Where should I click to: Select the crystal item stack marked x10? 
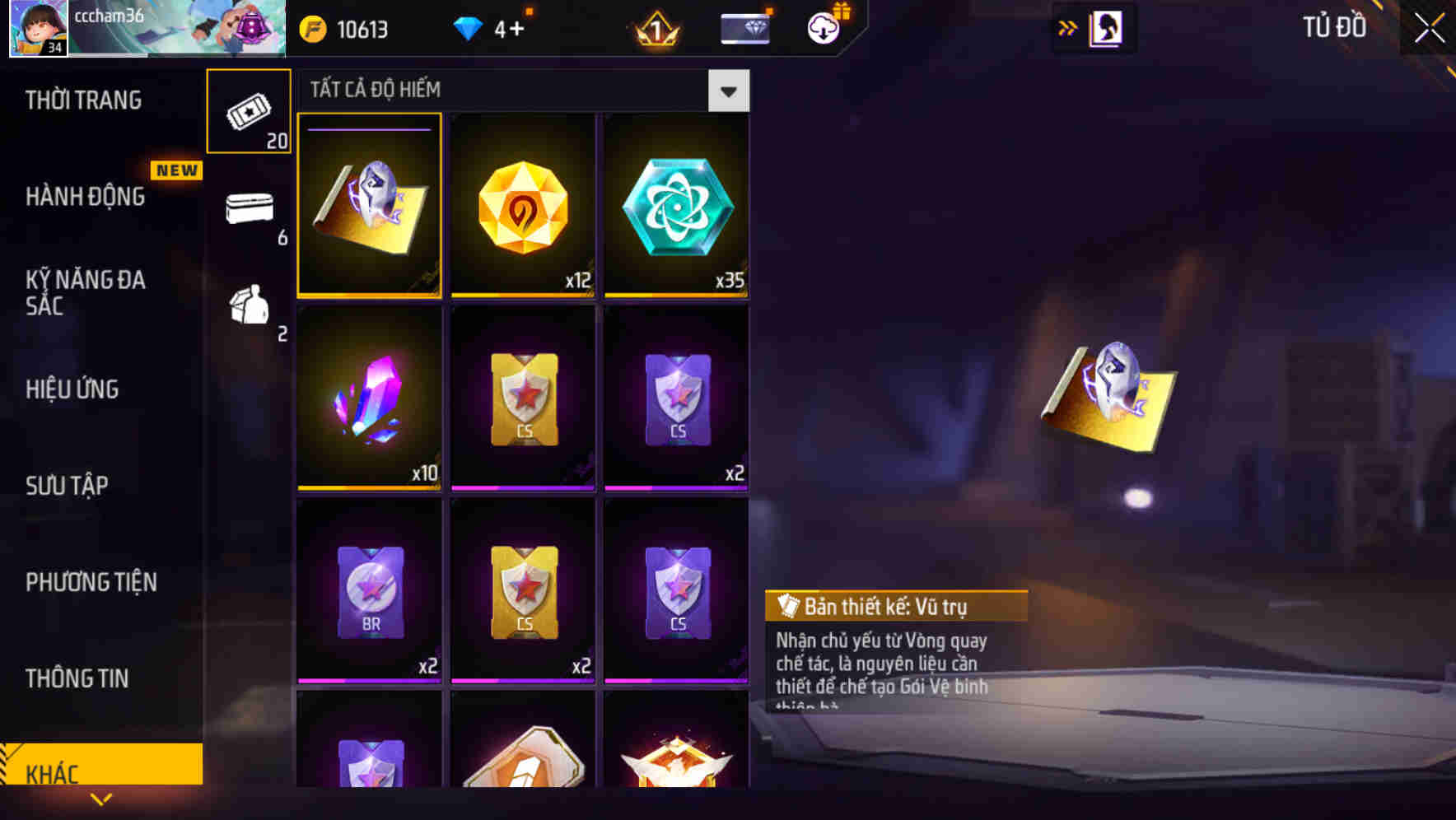click(371, 399)
